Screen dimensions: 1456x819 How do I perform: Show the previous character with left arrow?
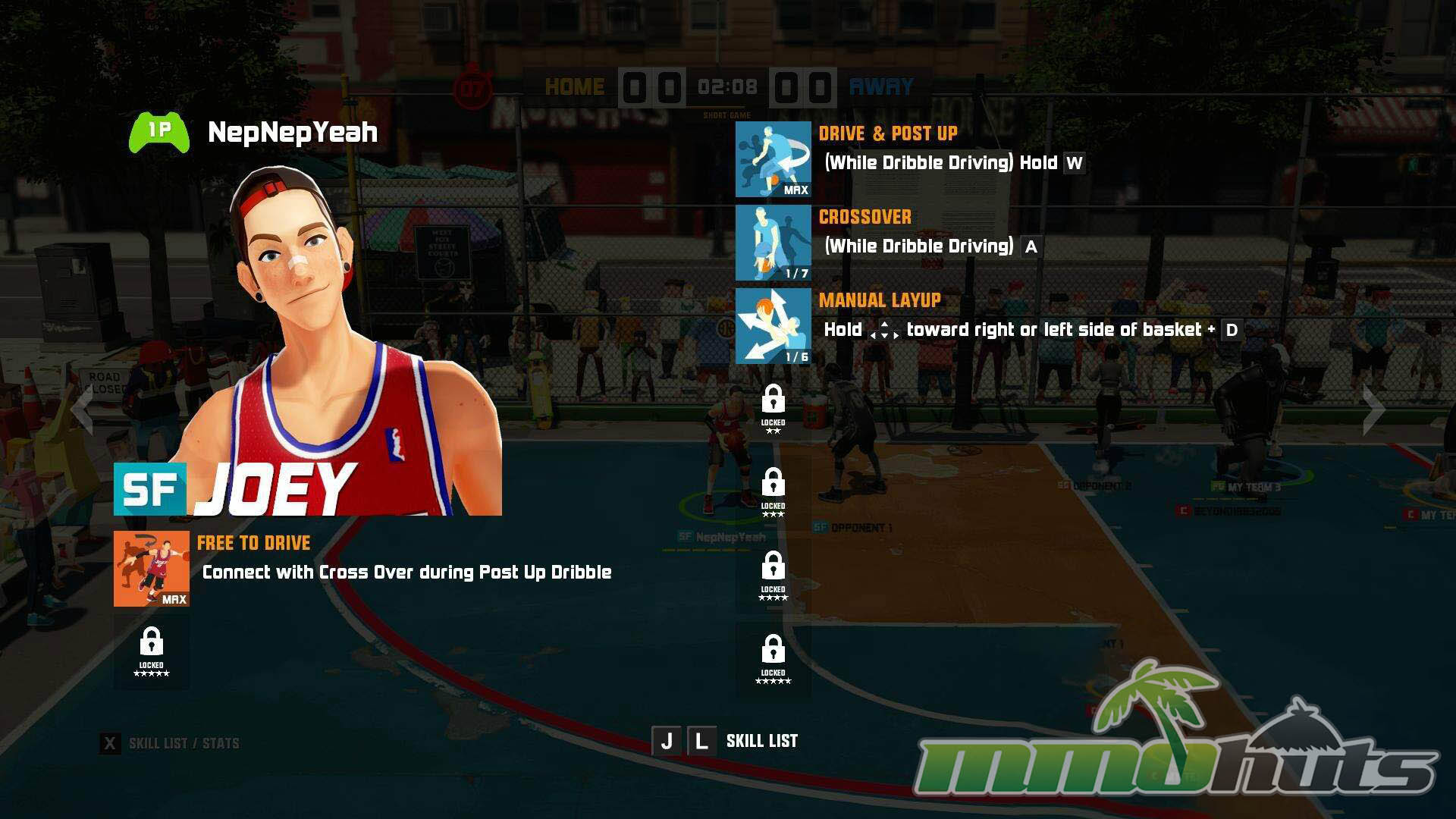pos(81,409)
